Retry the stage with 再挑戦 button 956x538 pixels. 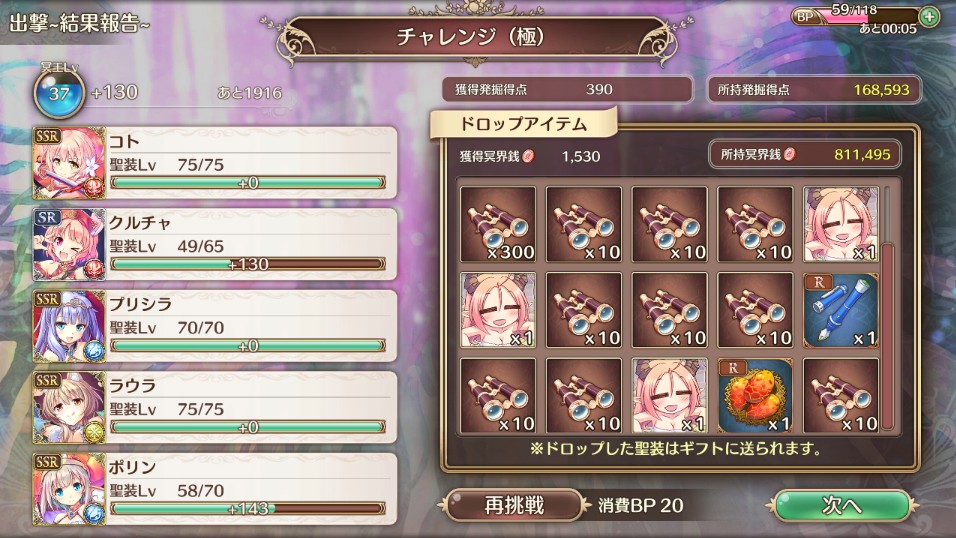[514, 505]
